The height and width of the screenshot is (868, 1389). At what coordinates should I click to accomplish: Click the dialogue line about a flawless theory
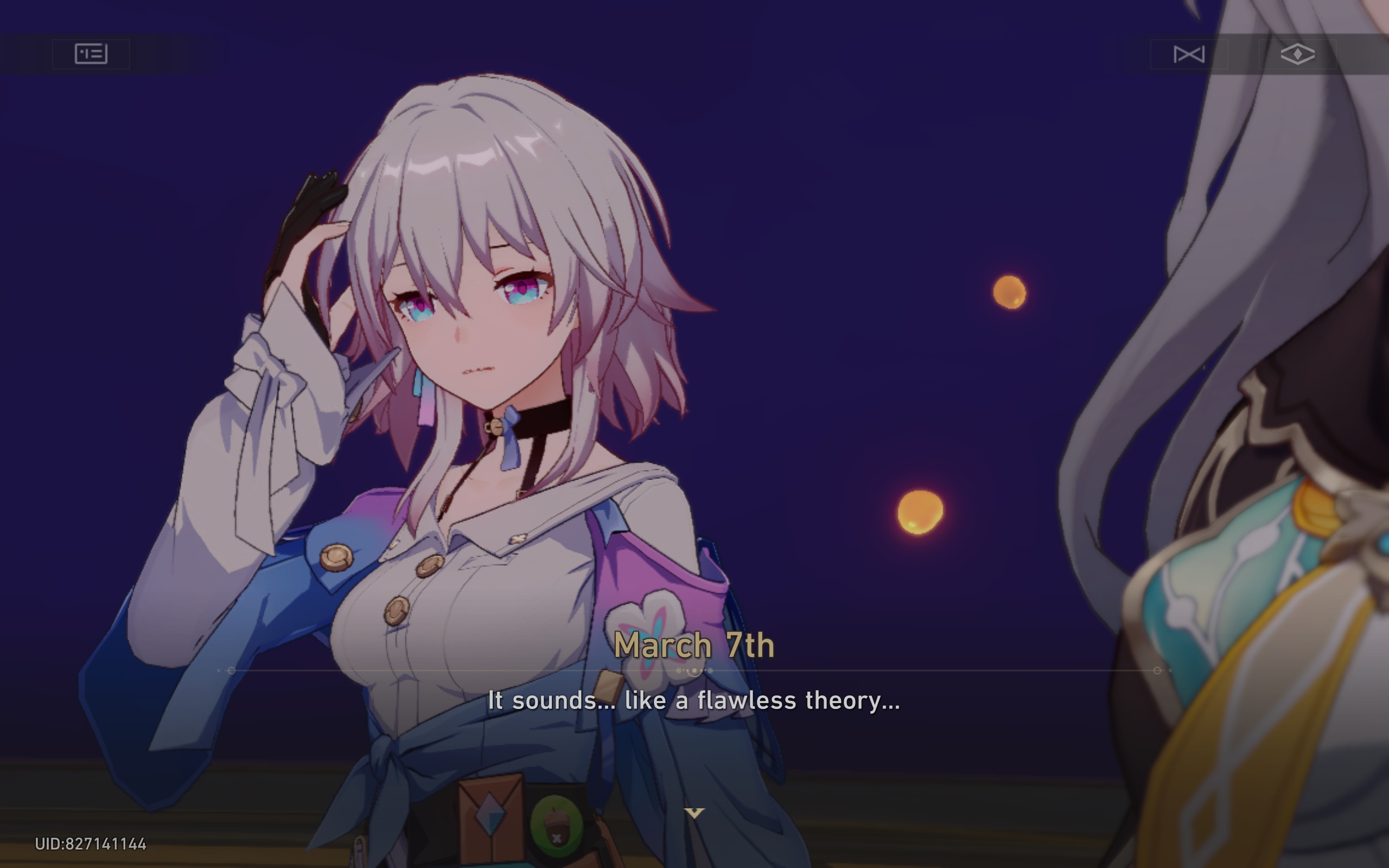click(x=694, y=700)
